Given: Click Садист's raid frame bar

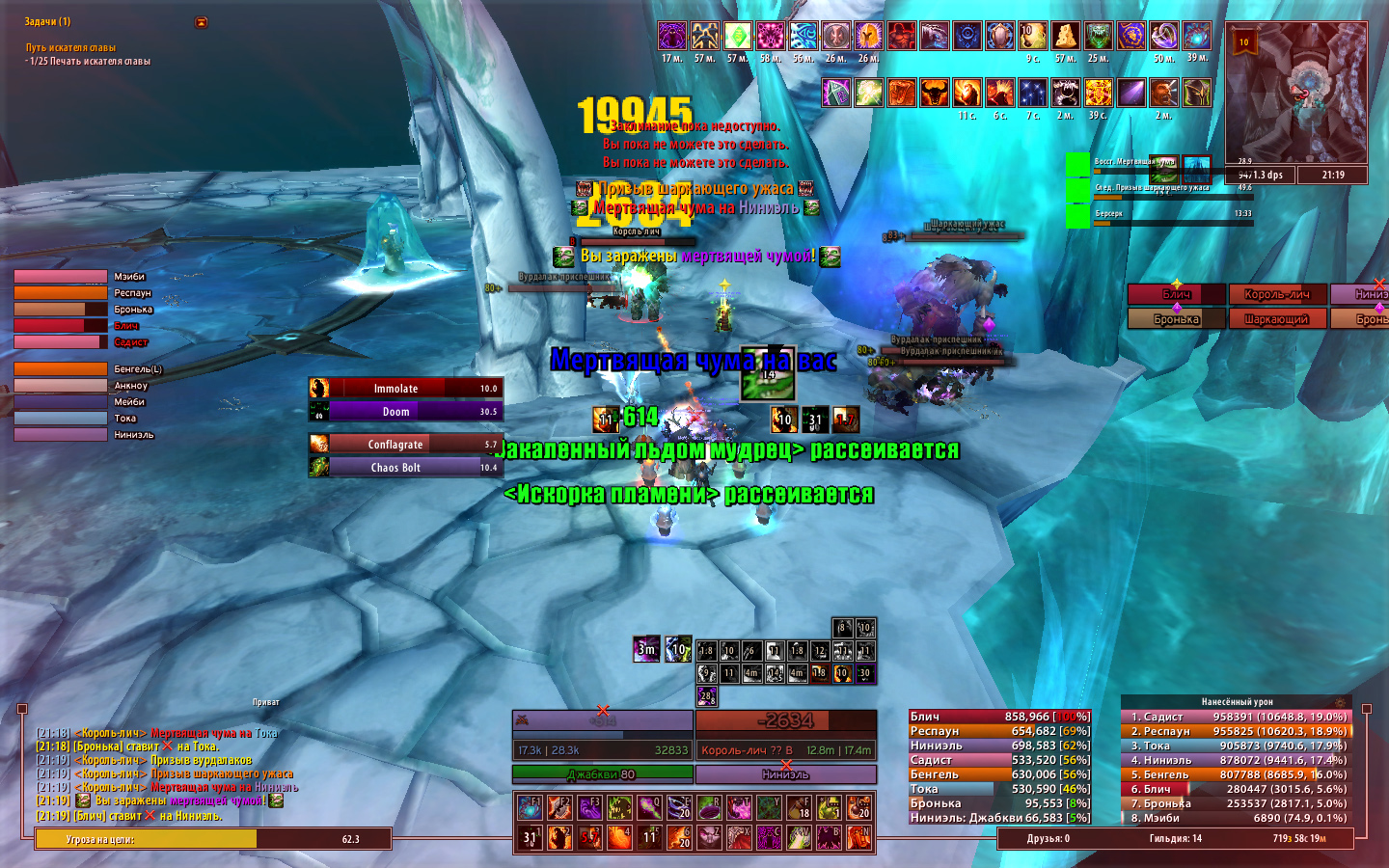Looking at the screenshot, I should tap(61, 342).
